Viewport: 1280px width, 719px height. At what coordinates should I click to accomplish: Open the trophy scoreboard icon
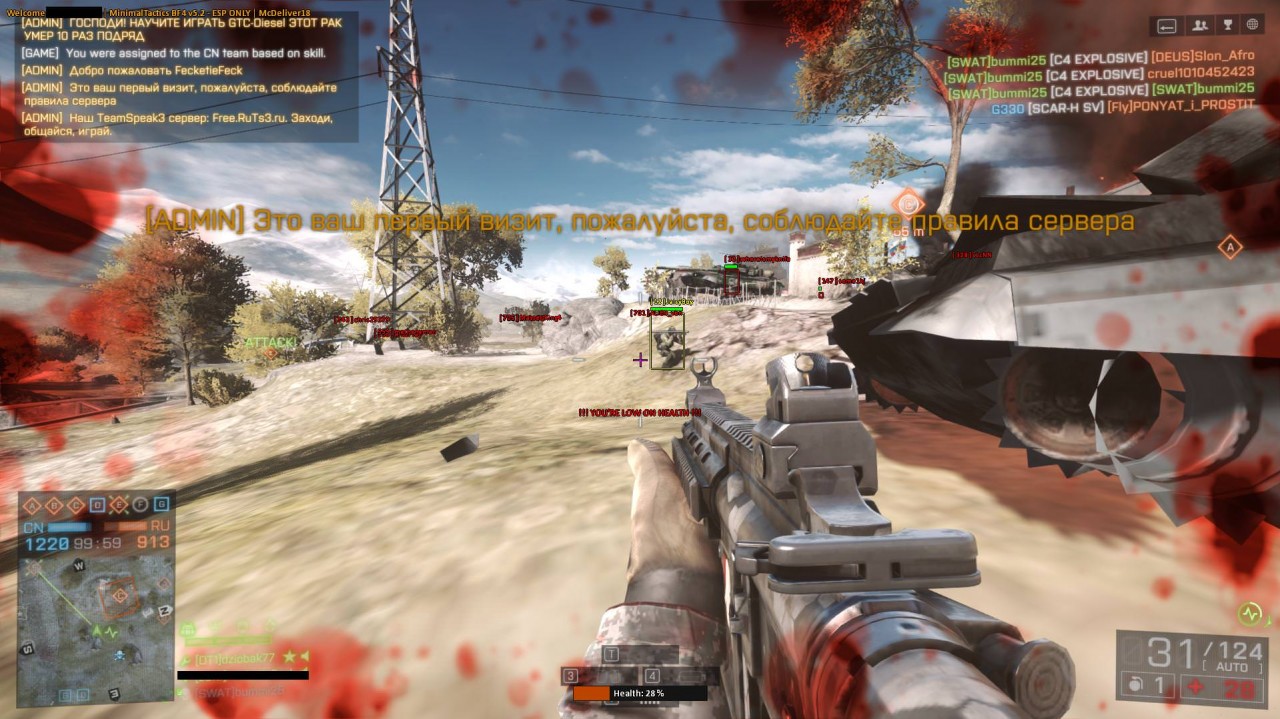1227,25
